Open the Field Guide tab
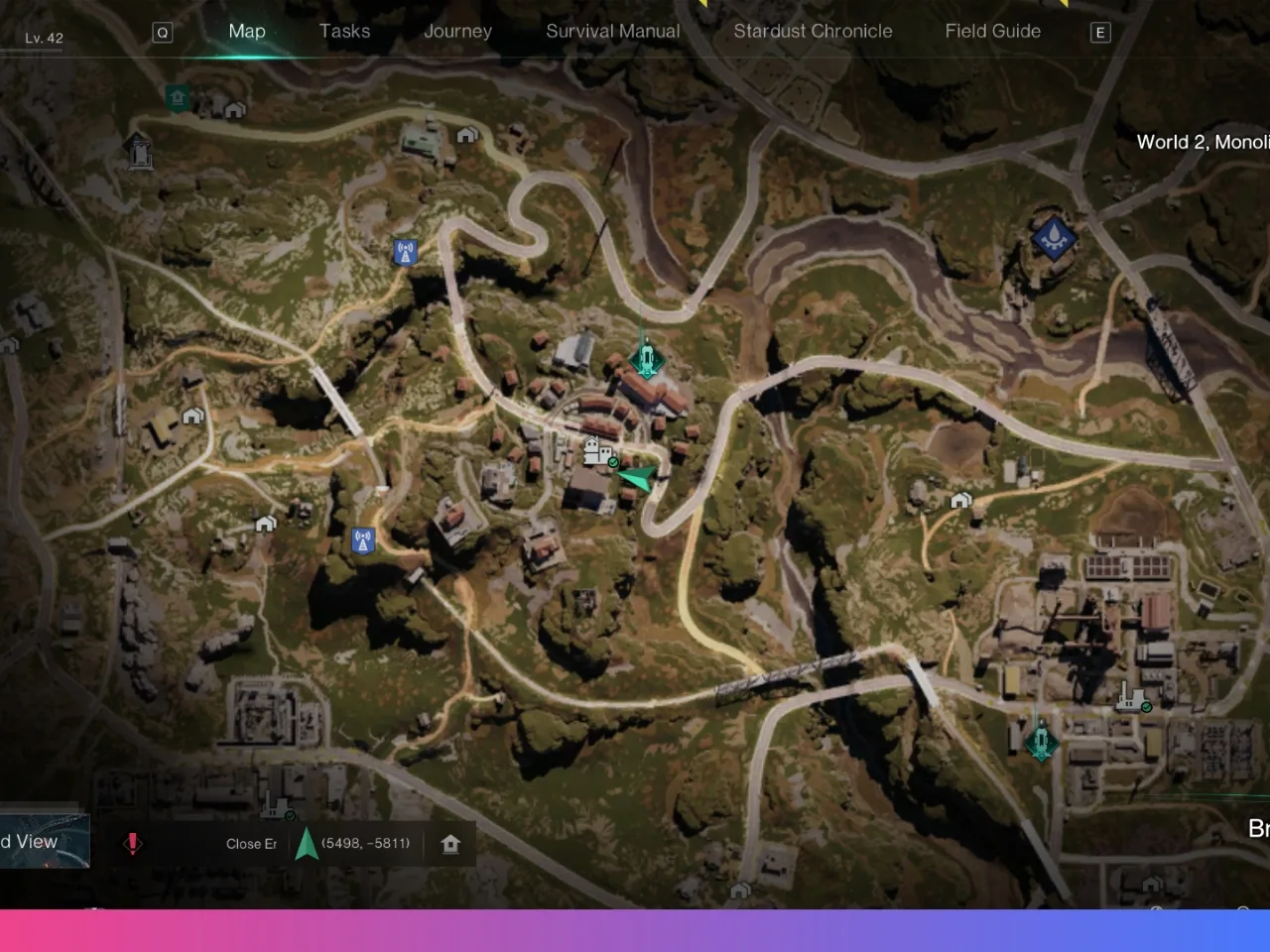 coord(992,31)
